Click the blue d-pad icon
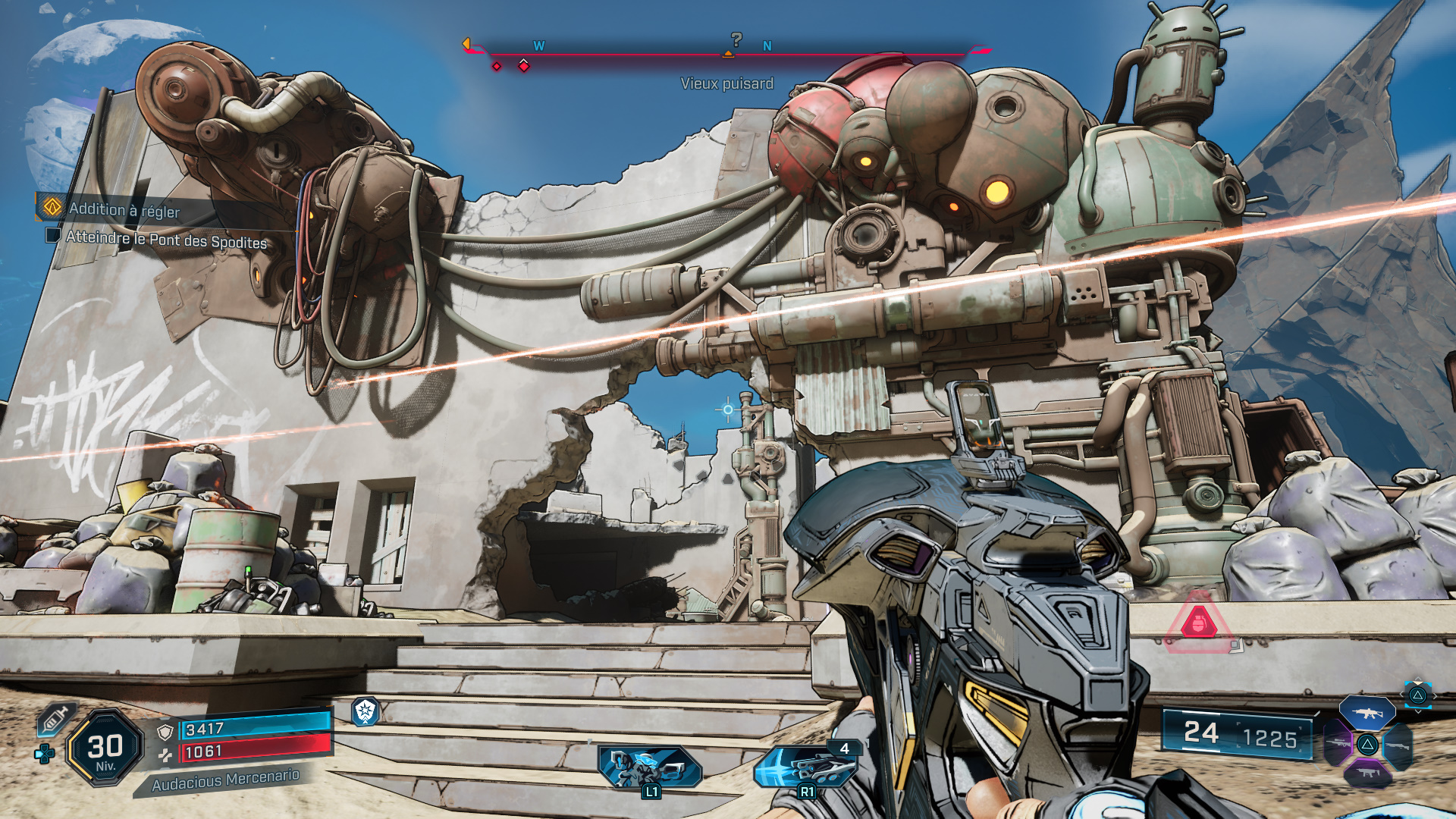The width and height of the screenshot is (1456, 819). pos(45,754)
